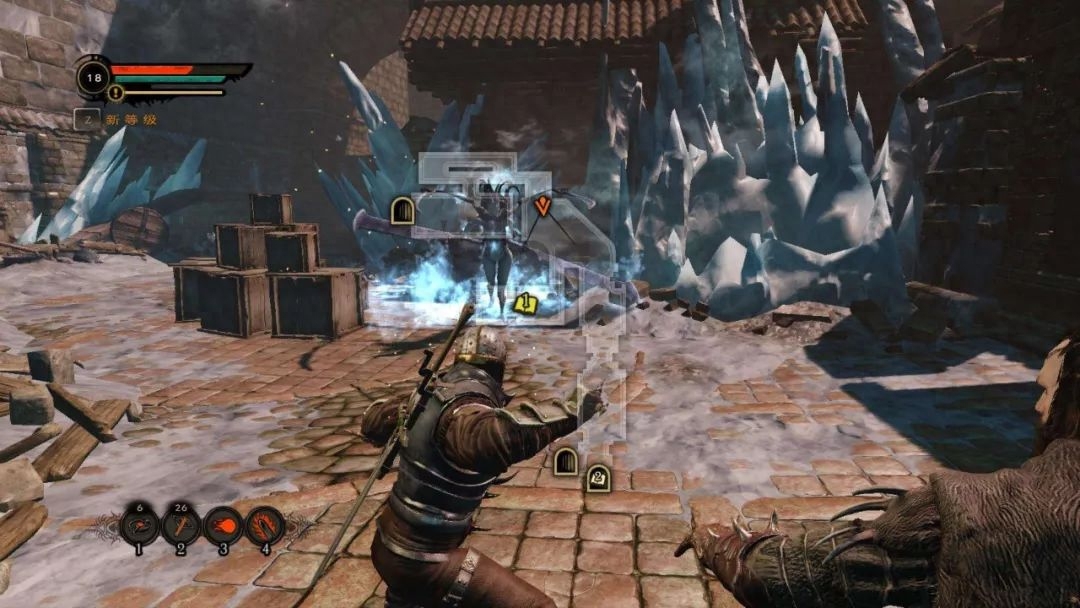The width and height of the screenshot is (1080, 608).
Task: Select the hotbar slot 1 bomb item
Action: 140,526
